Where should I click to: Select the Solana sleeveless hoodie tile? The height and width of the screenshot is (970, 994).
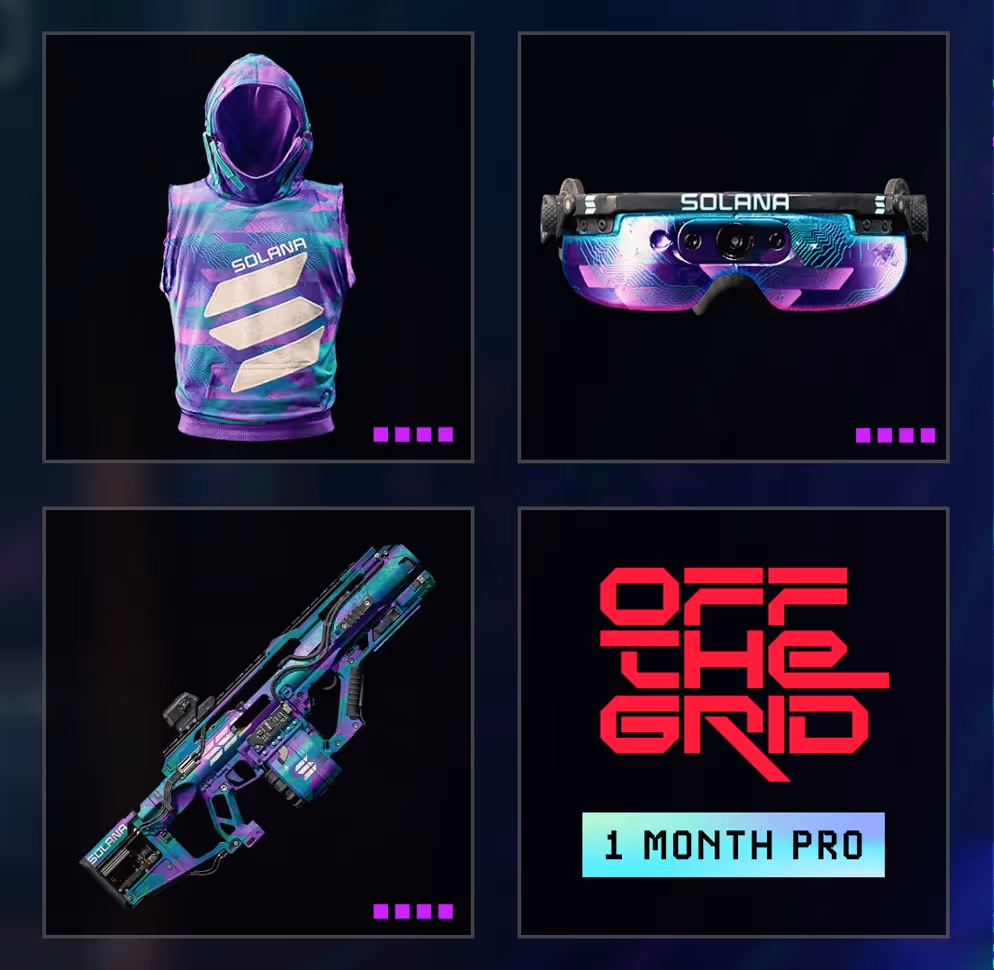(x=258, y=247)
